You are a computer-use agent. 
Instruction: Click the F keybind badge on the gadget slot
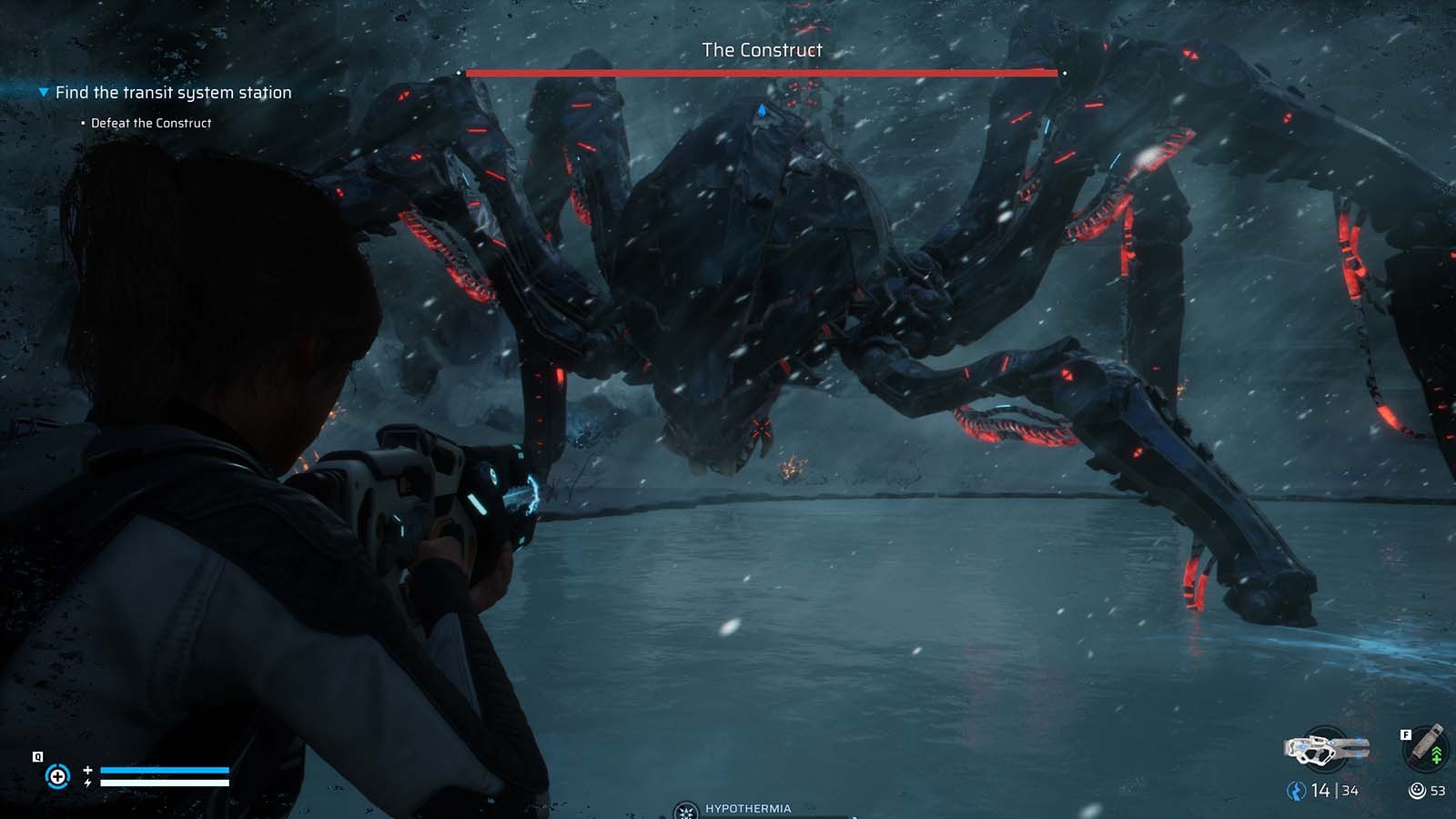1406,734
